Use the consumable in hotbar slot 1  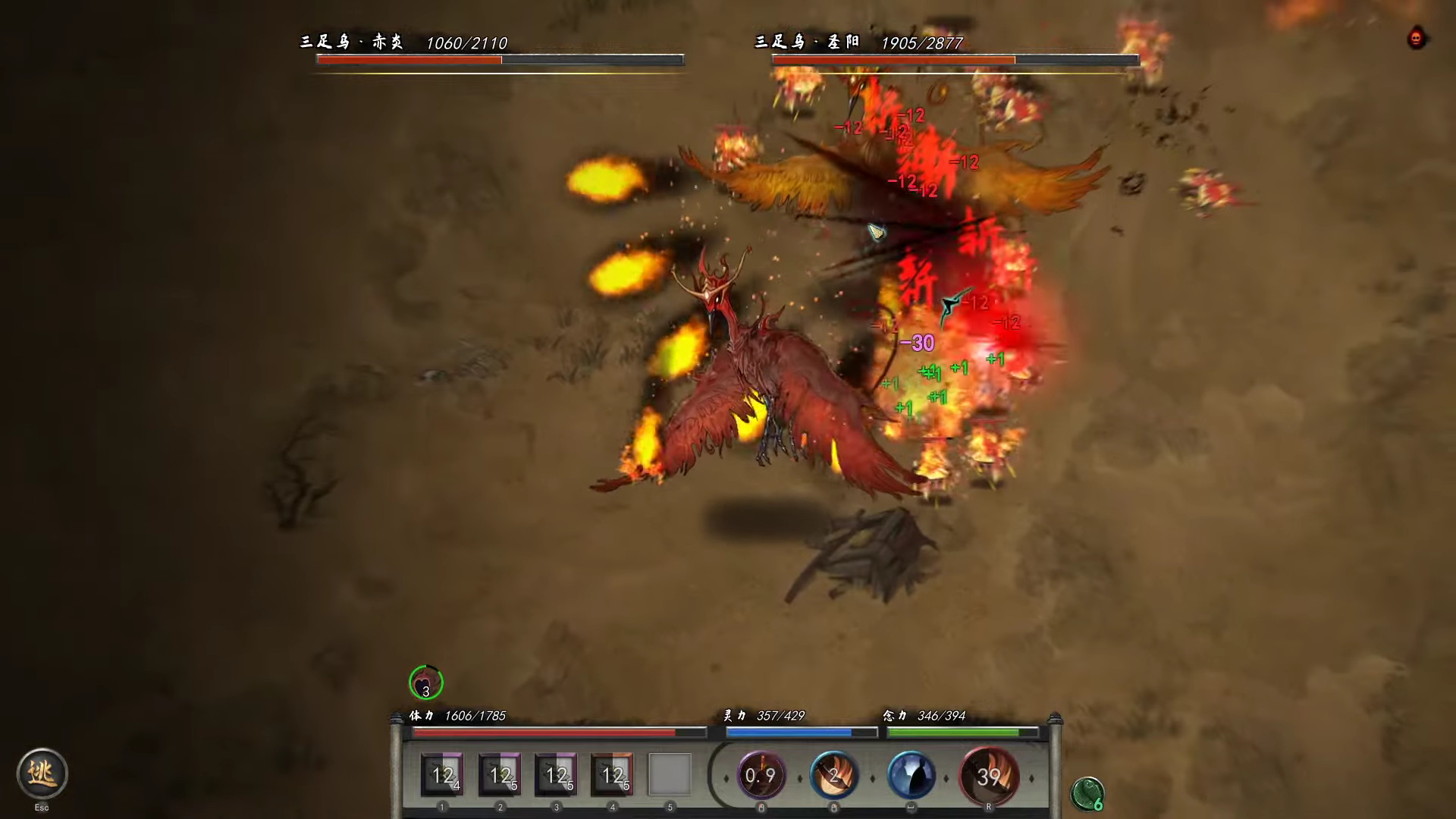[x=441, y=775]
